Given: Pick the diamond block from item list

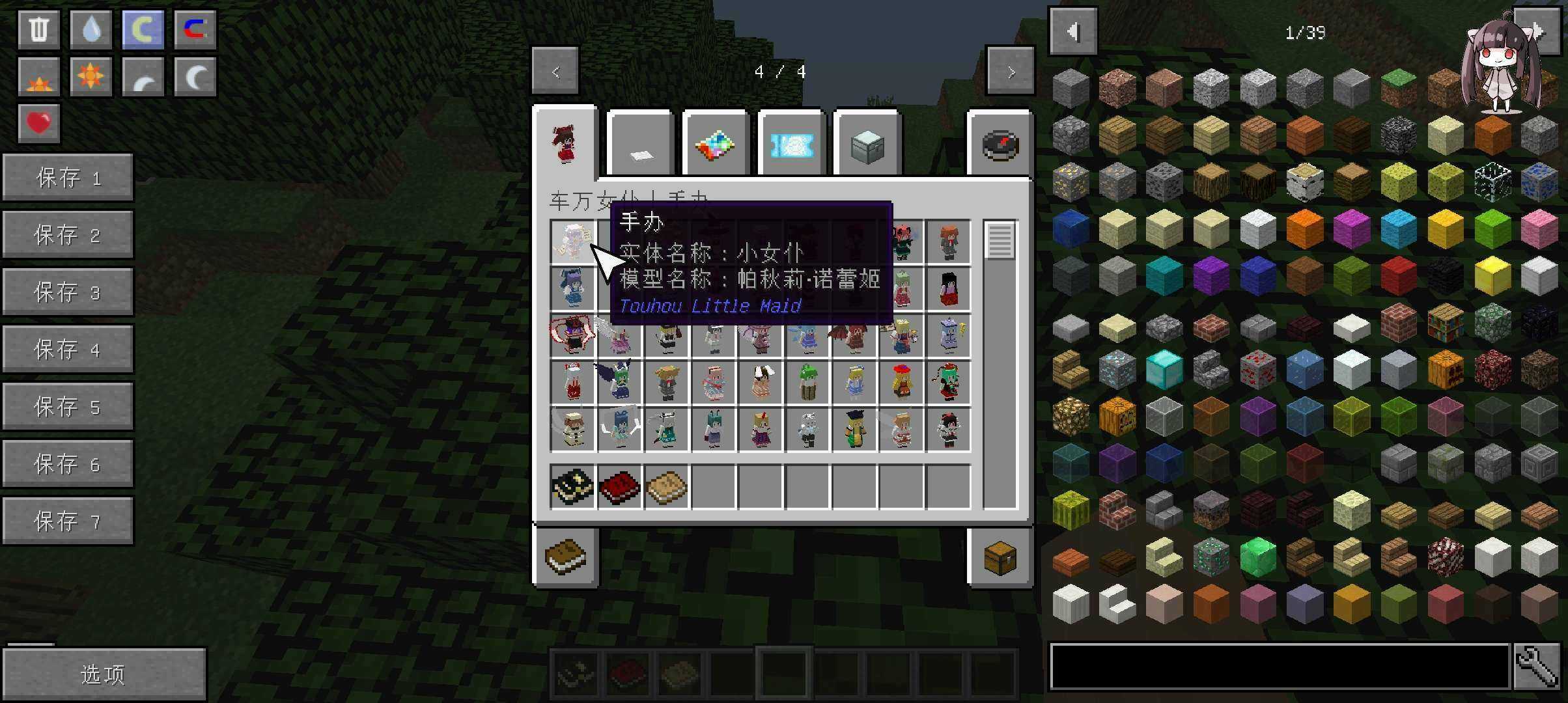Looking at the screenshot, I should pos(1164,368).
